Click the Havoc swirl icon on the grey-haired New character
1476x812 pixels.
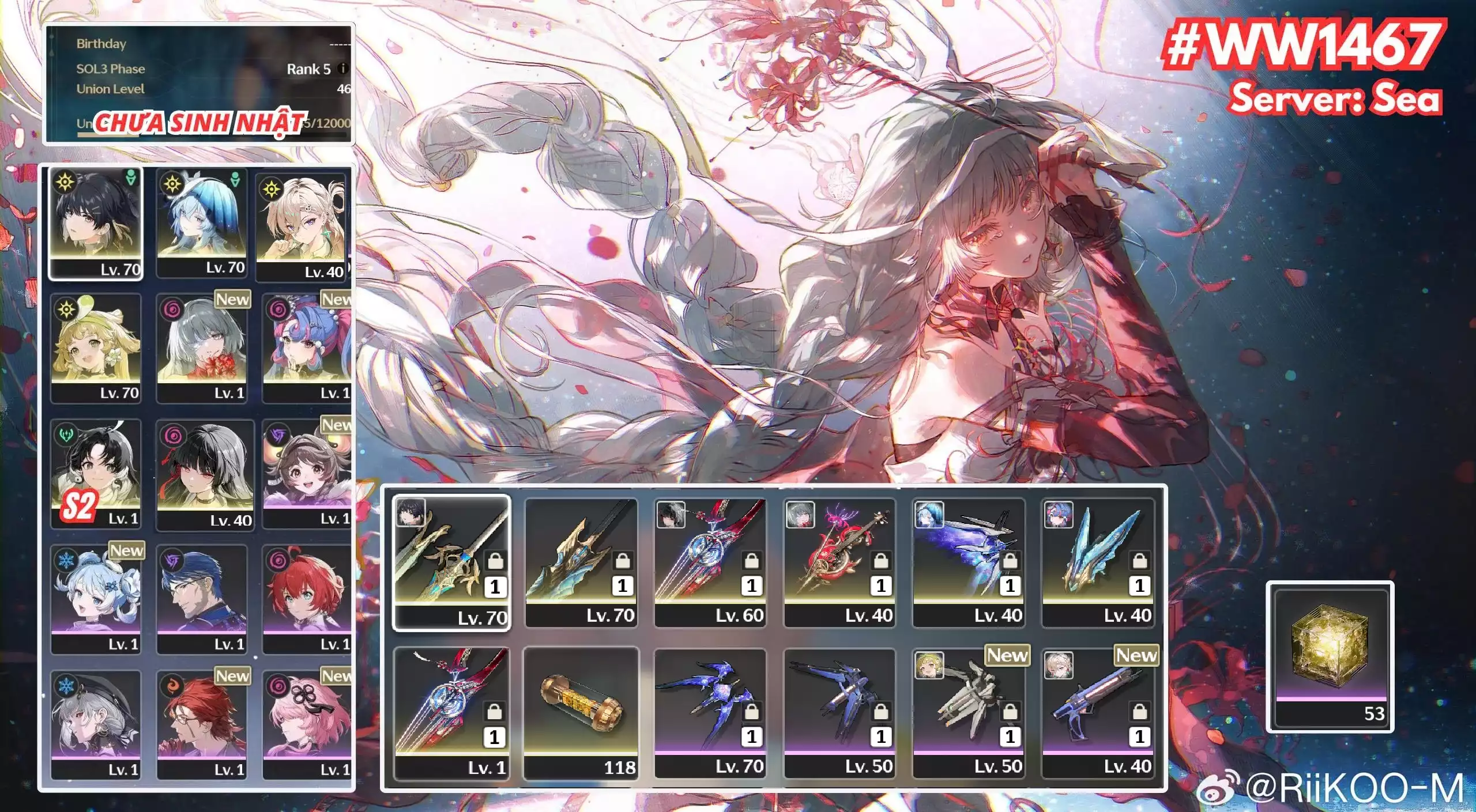[172, 308]
